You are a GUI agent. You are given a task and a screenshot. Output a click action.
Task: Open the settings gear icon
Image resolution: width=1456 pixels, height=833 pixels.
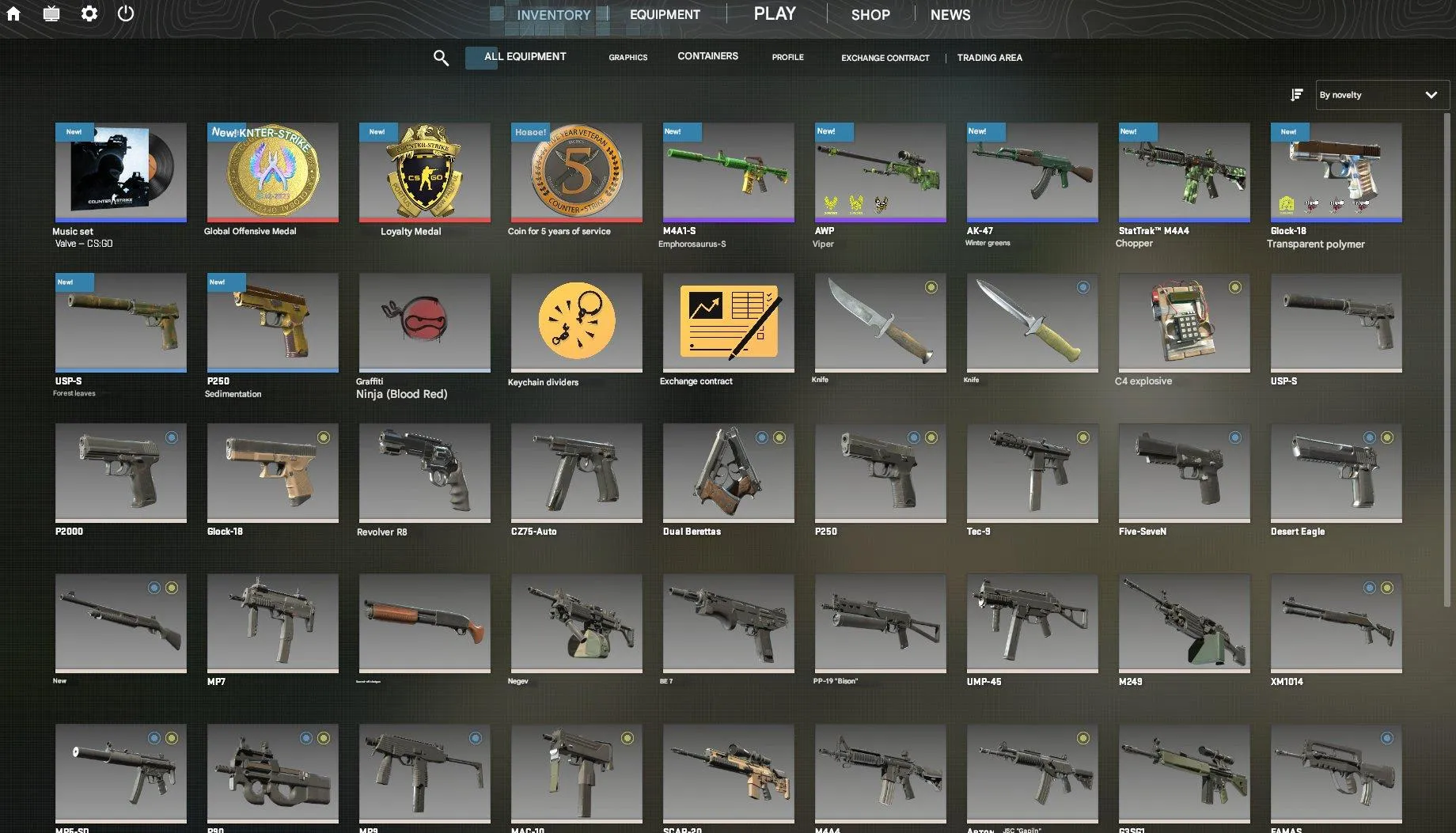(x=89, y=13)
